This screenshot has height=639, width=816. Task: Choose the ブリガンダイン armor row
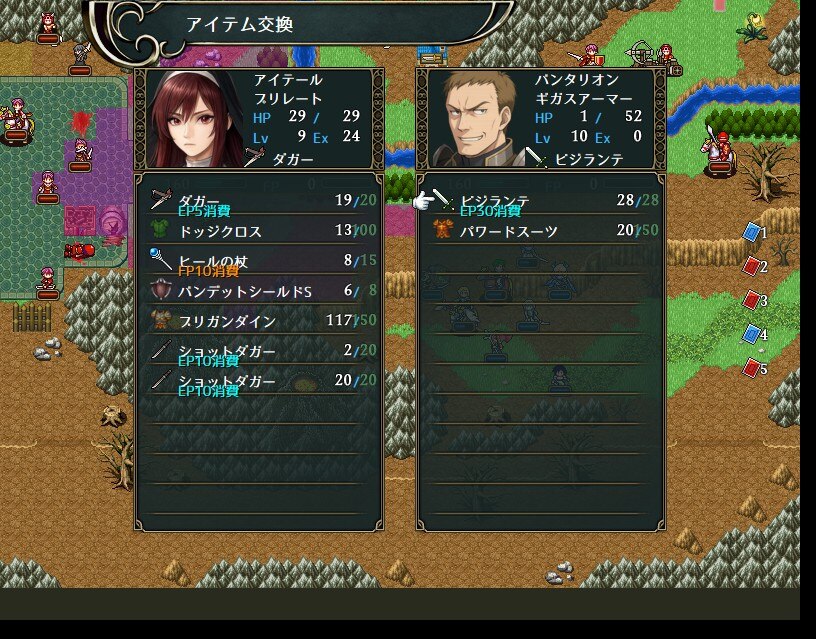[258, 322]
